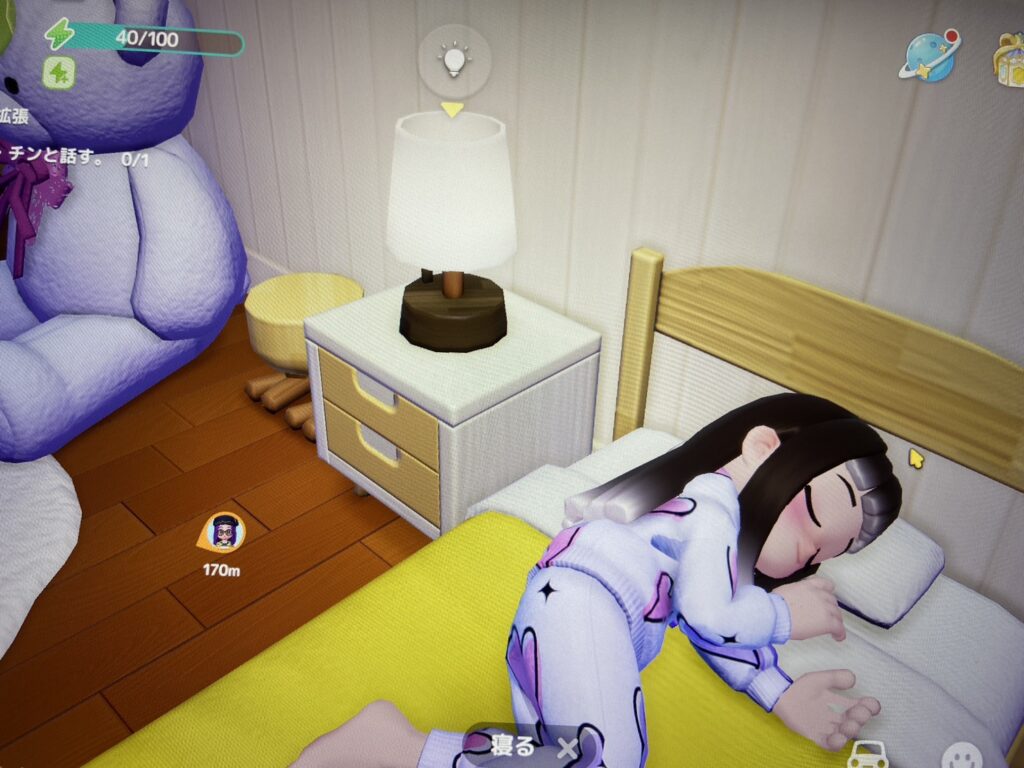The height and width of the screenshot is (768, 1024).
Task: Select the 170m friend avatar marker
Action: click(222, 533)
